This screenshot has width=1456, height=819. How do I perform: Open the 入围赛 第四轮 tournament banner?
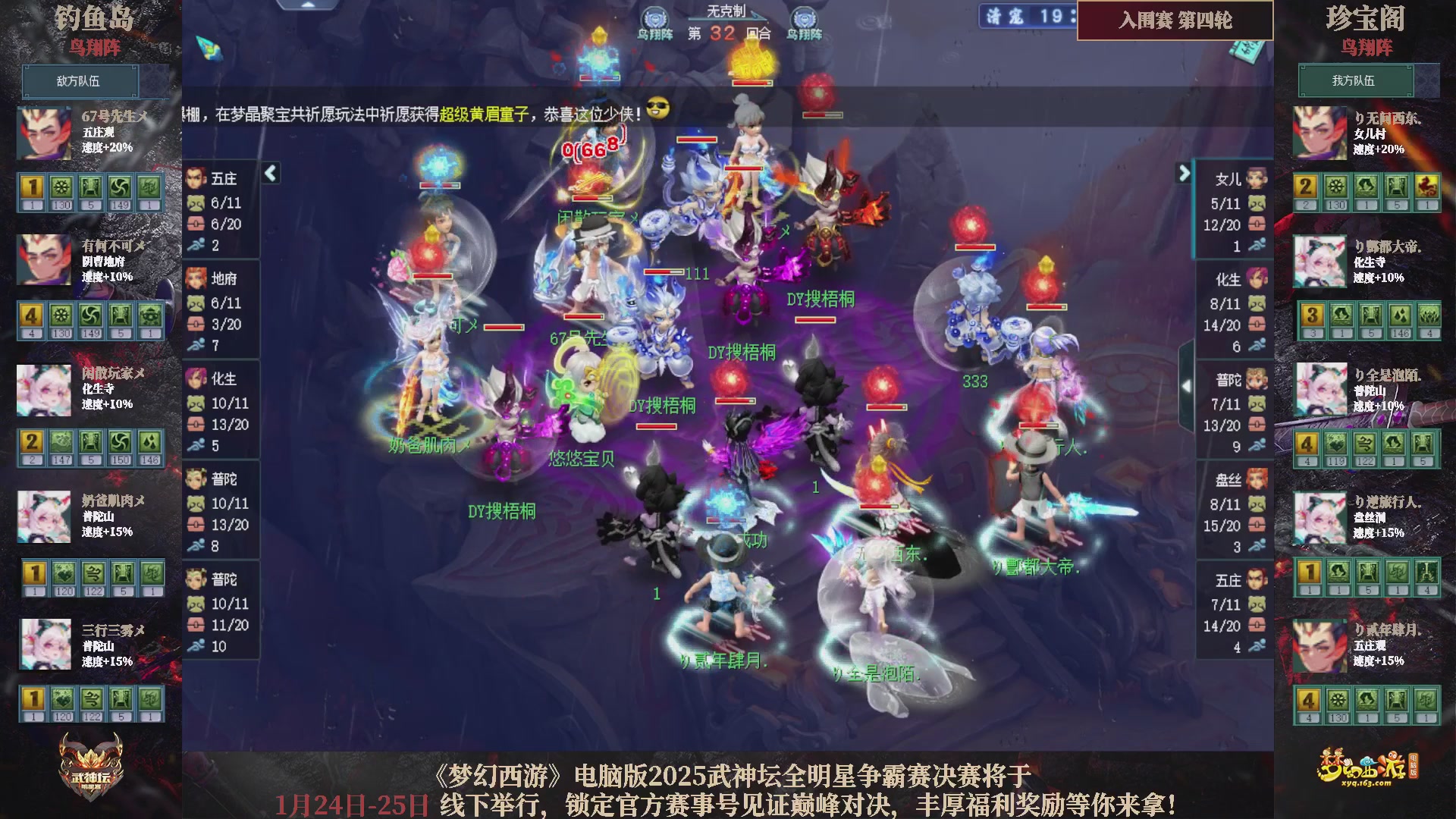1175,21
